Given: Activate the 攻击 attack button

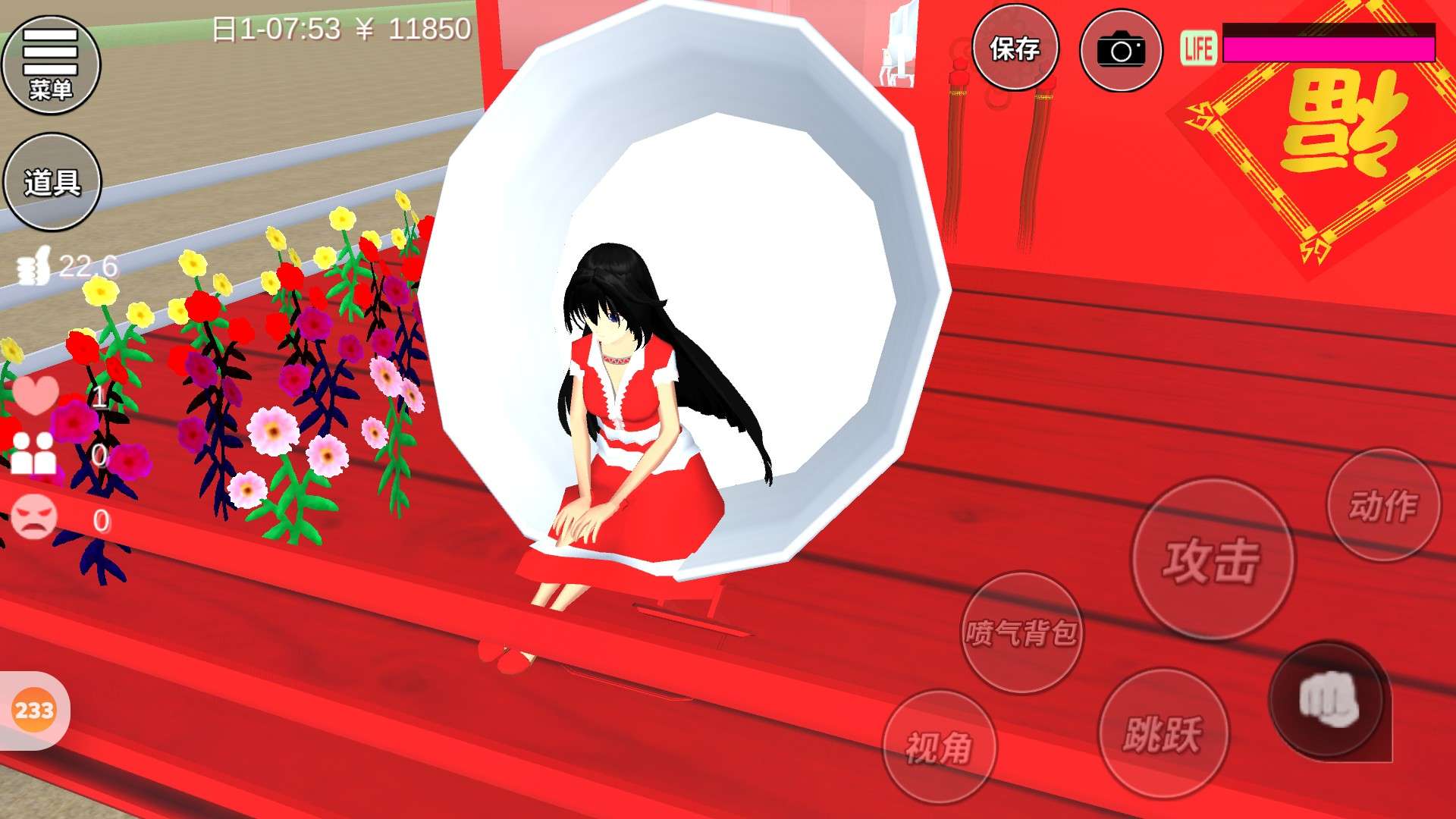Looking at the screenshot, I should (x=1213, y=560).
